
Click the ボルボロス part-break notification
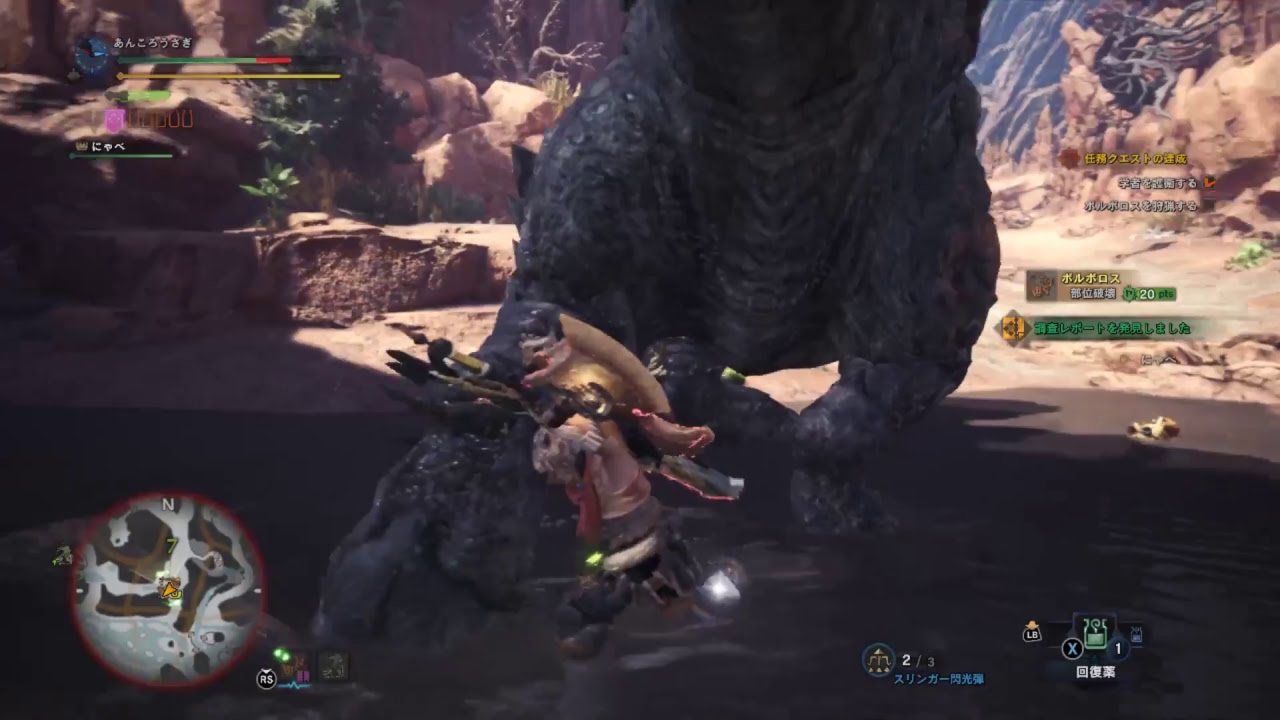(1100, 286)
